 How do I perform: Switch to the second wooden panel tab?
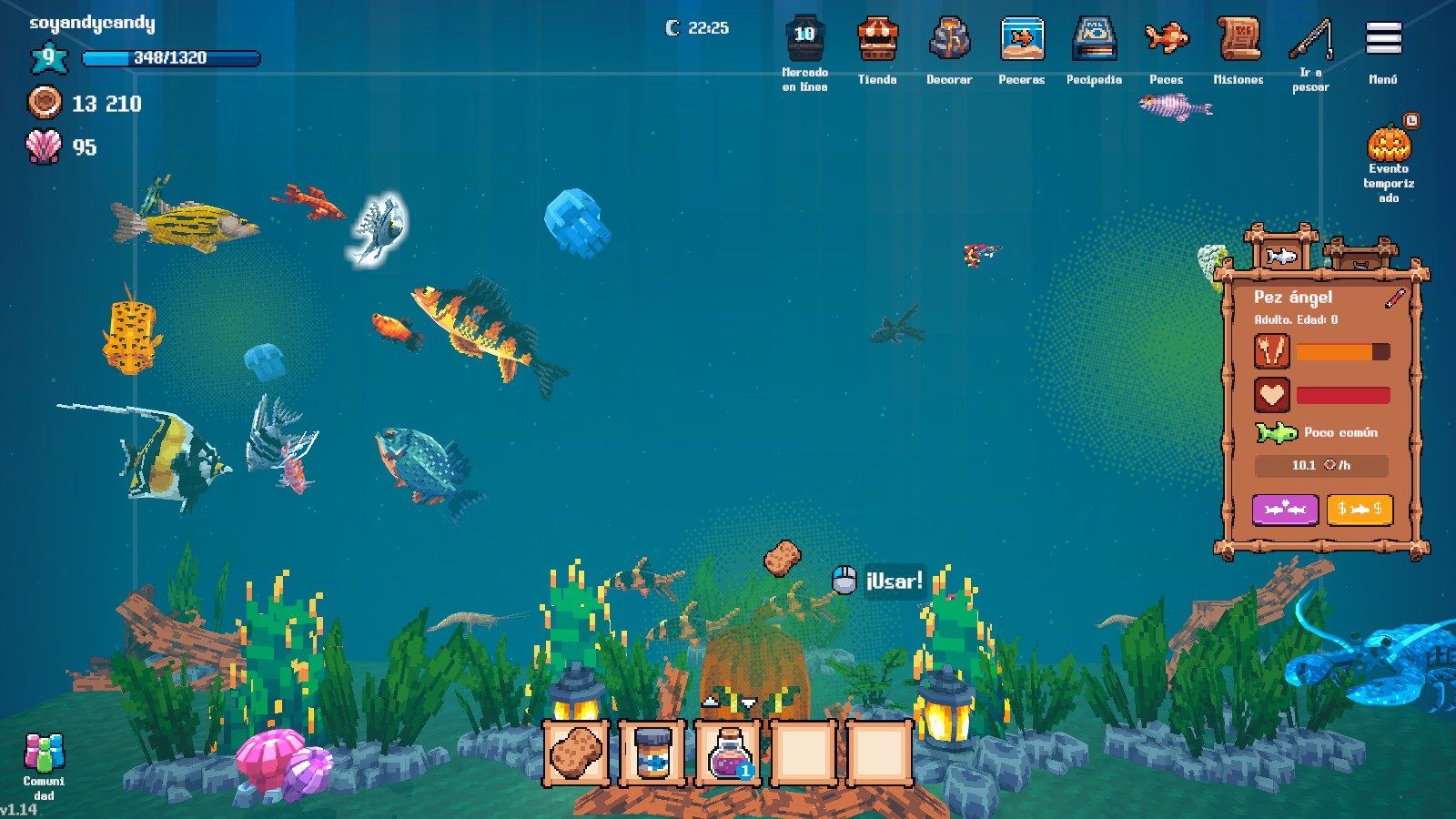click(x=1360, y=257)
